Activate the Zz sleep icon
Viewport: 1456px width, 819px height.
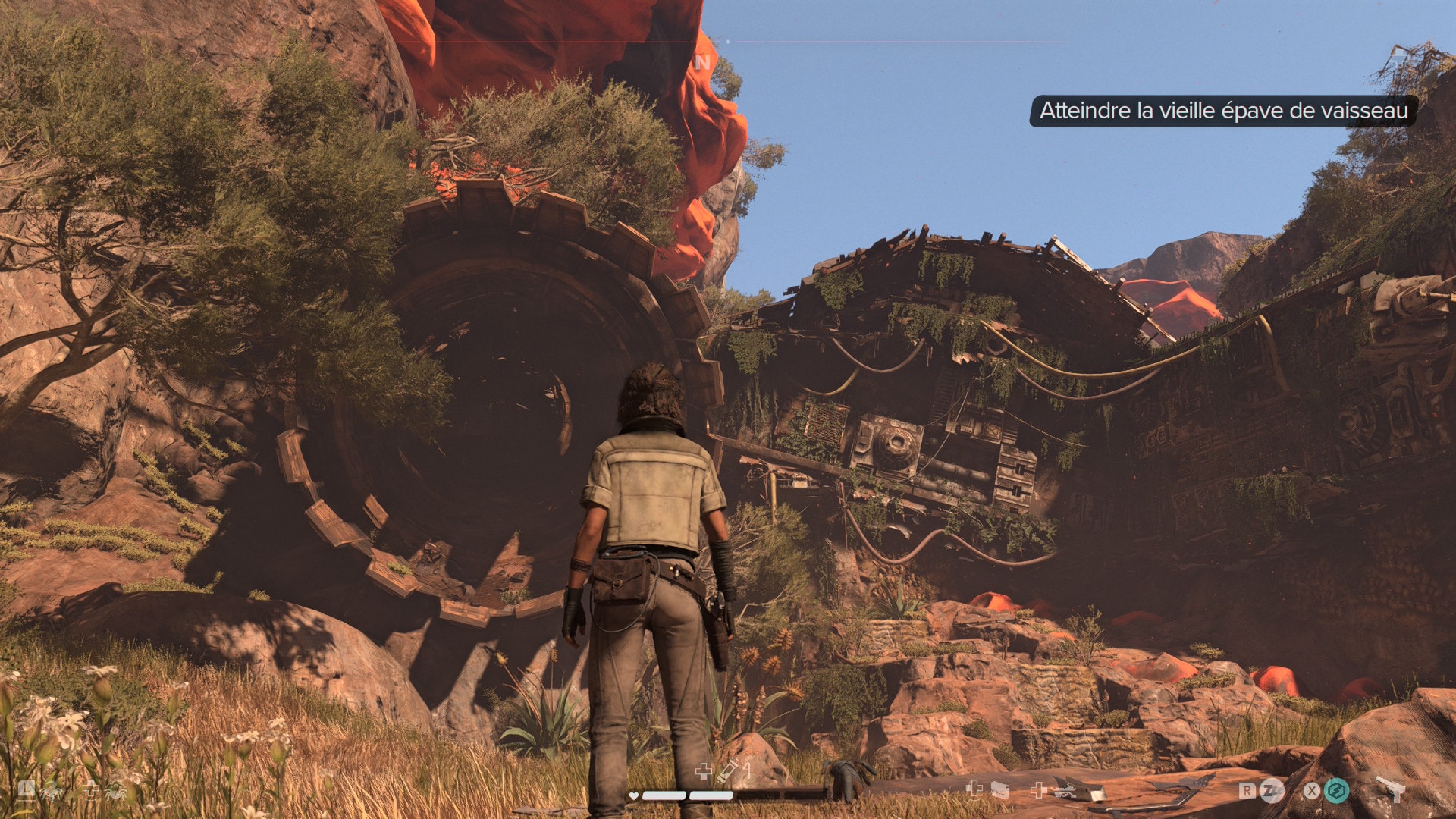coord(1271,791)
